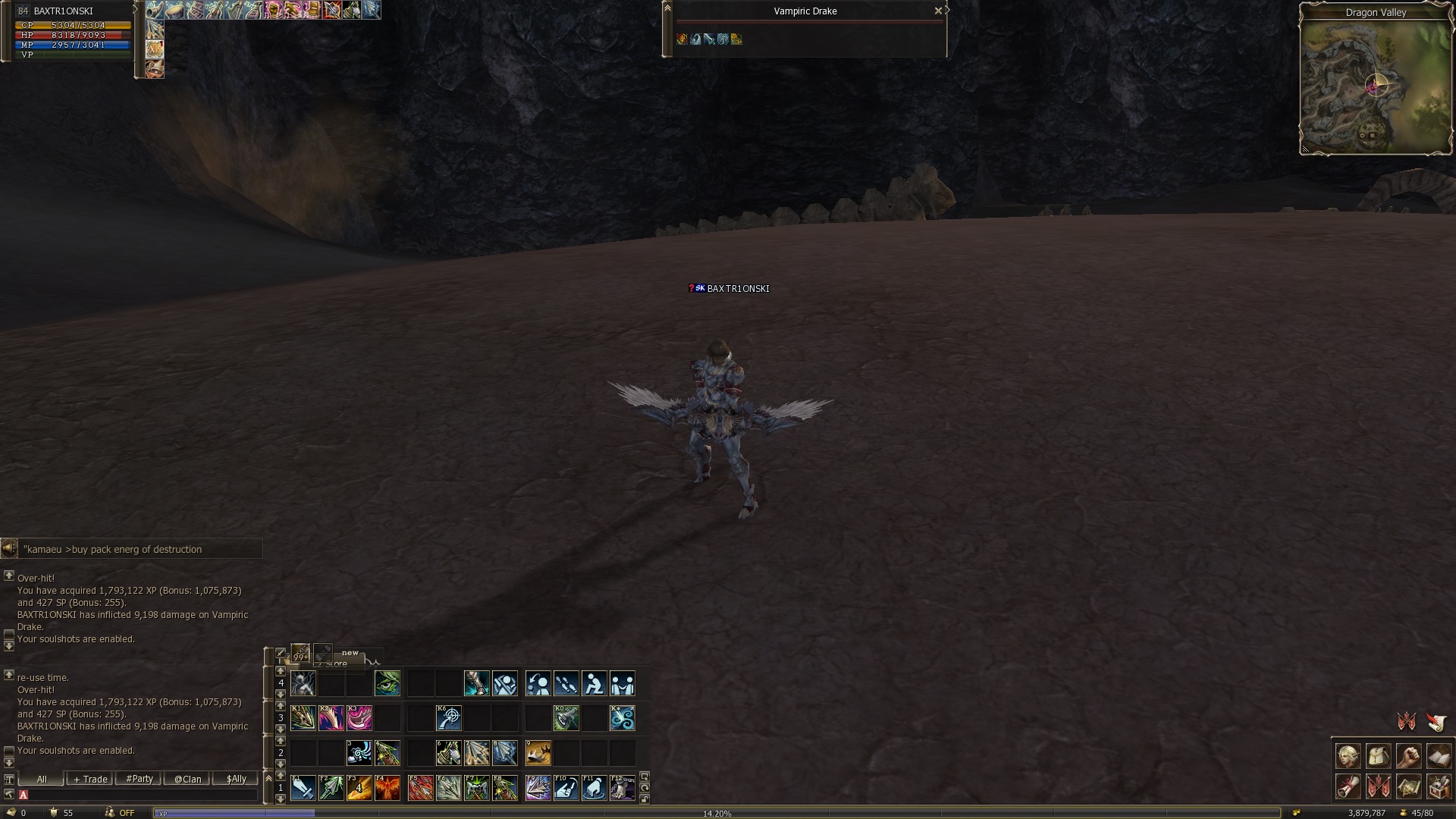Open the character status elf portrait icon

(1348, 756)
